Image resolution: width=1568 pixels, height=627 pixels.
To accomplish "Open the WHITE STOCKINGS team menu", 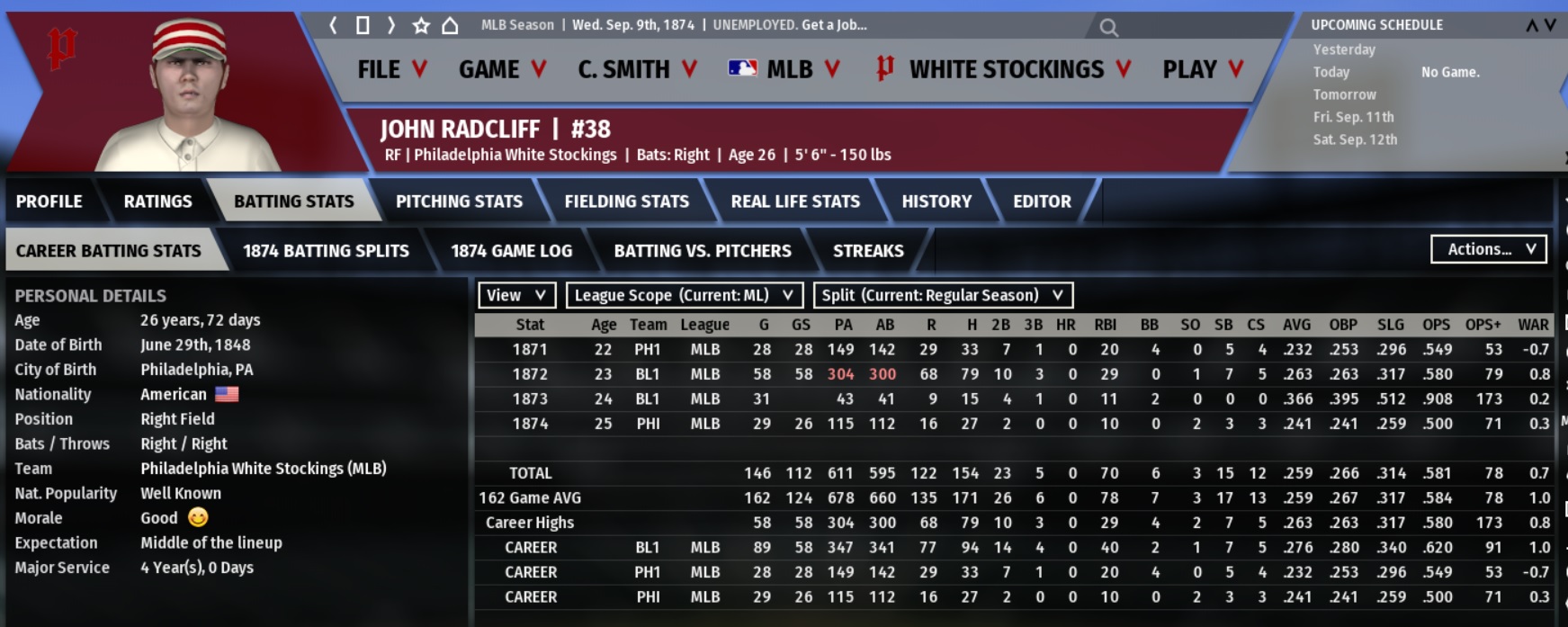I will tap(1004, 69).
